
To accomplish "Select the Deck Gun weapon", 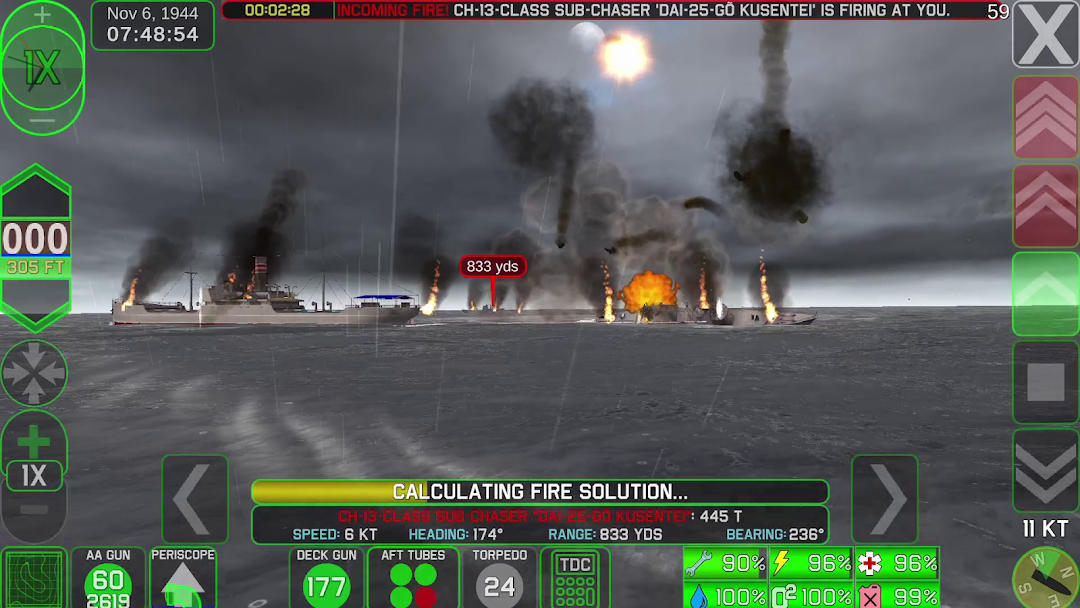I will pyautogui.click(x=326, y=578).
